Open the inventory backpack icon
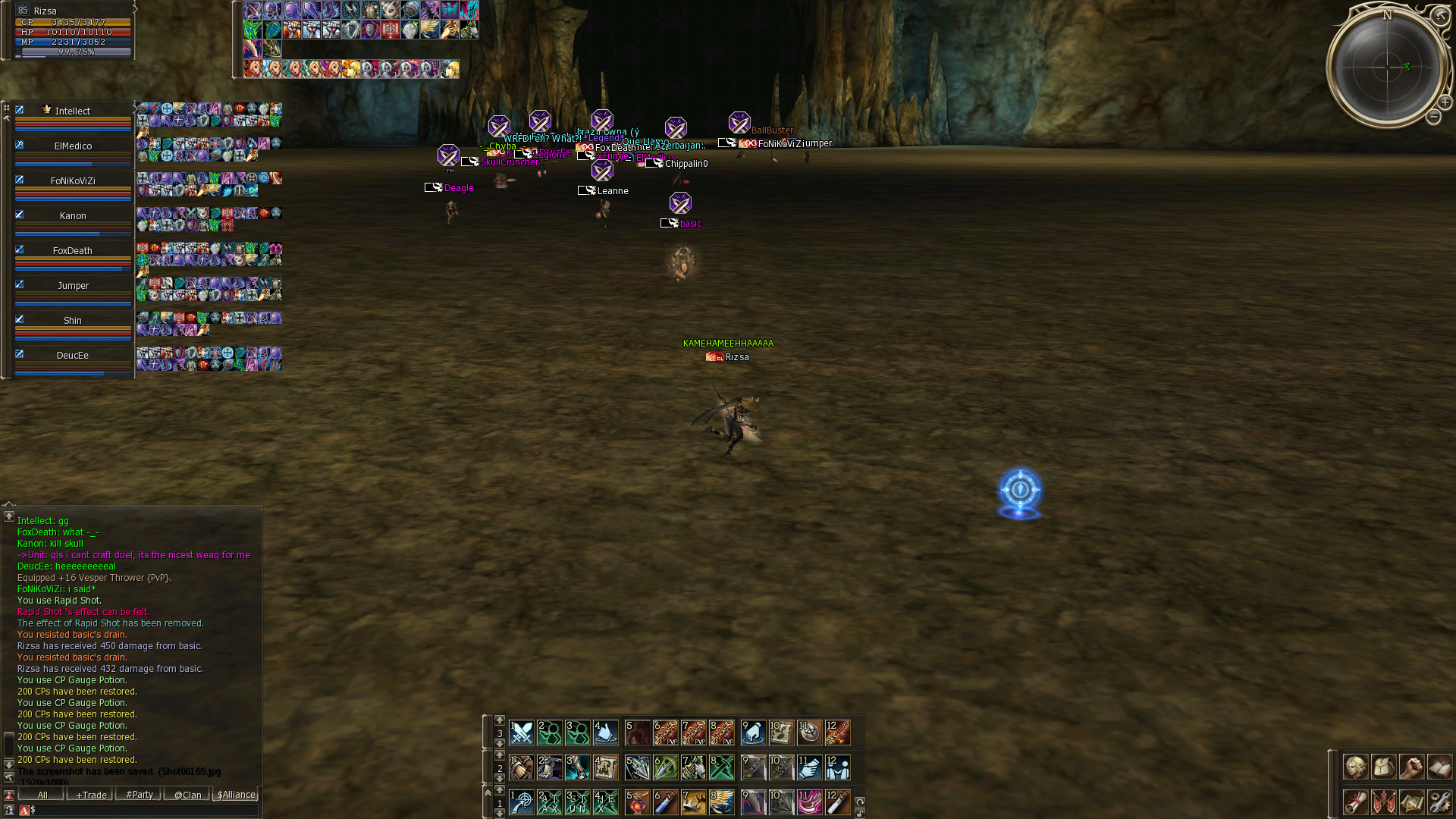Screen dimensions: 1456x819 1383,767
